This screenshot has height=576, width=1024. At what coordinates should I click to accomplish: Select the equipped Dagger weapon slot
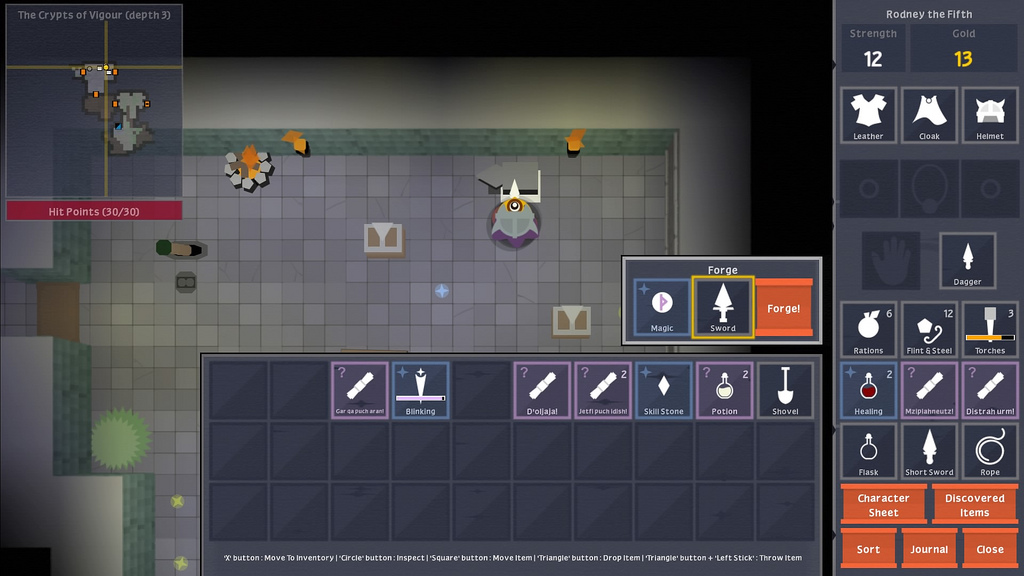click(x=967, y=261)
